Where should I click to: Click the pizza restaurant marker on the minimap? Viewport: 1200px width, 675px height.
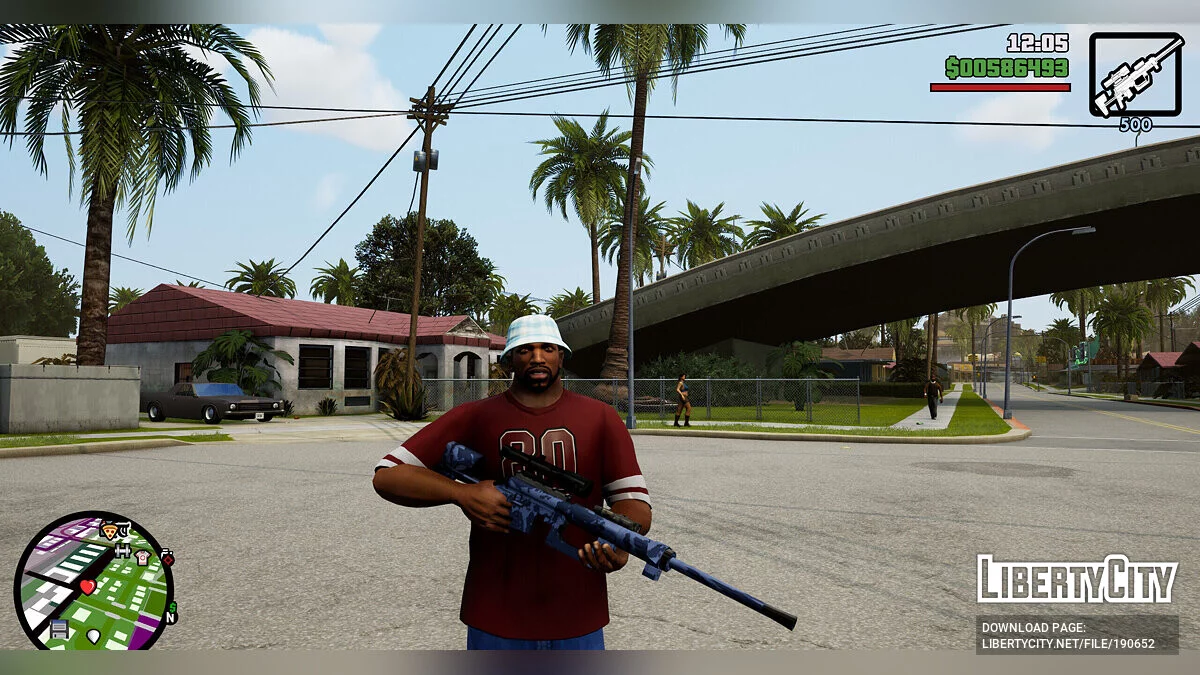[110, 530]
